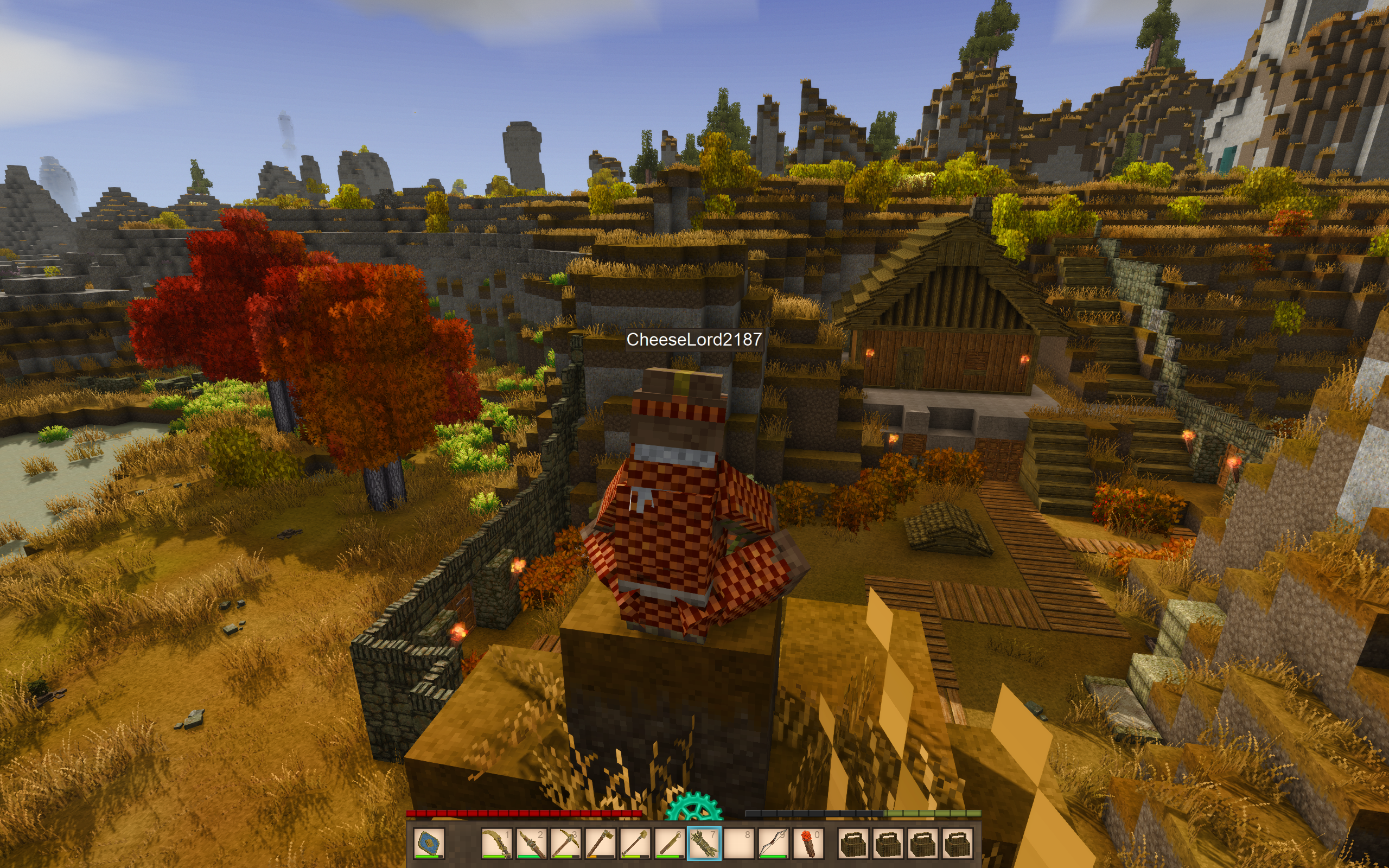Pick the long-handled tool in slot 5

coord(635,843)
